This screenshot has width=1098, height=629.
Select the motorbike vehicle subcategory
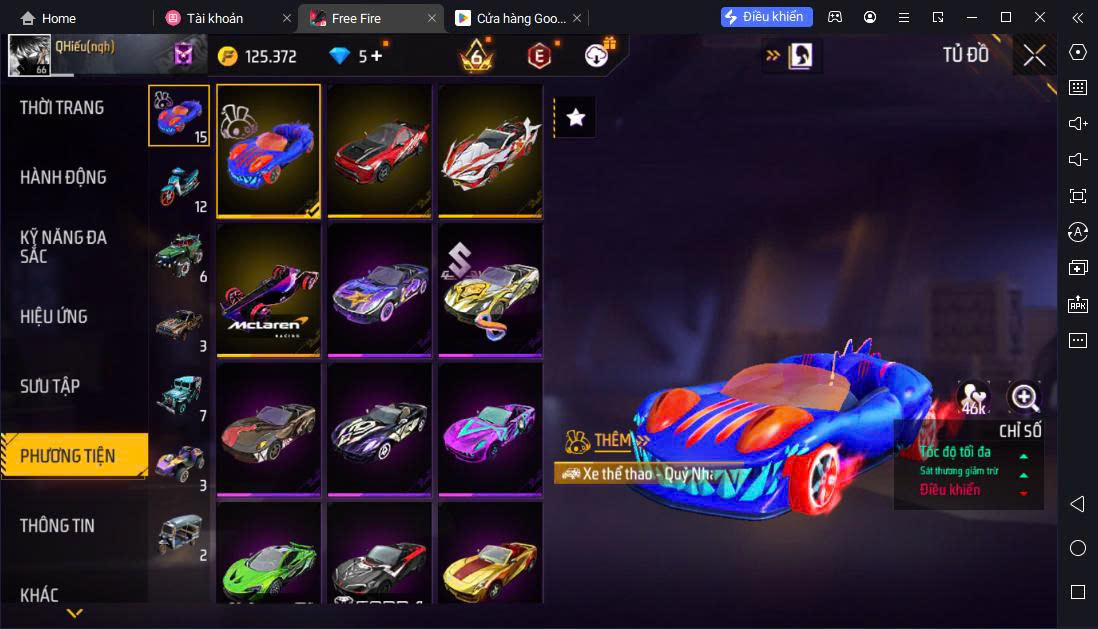[x=179, y=185]
